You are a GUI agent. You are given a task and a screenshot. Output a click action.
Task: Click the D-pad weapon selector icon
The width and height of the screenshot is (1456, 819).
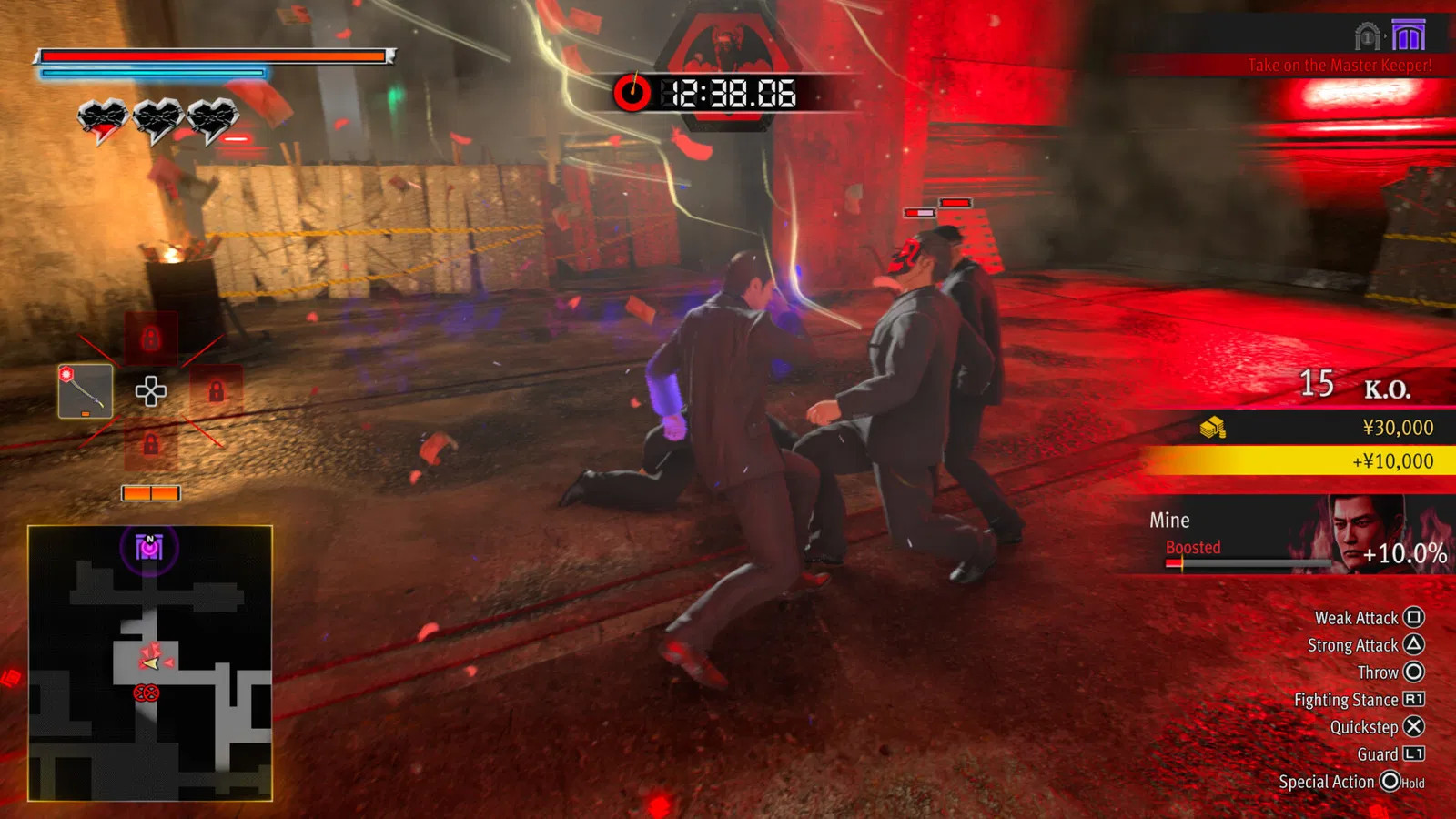pyautogui.click(x=151, y=392)
